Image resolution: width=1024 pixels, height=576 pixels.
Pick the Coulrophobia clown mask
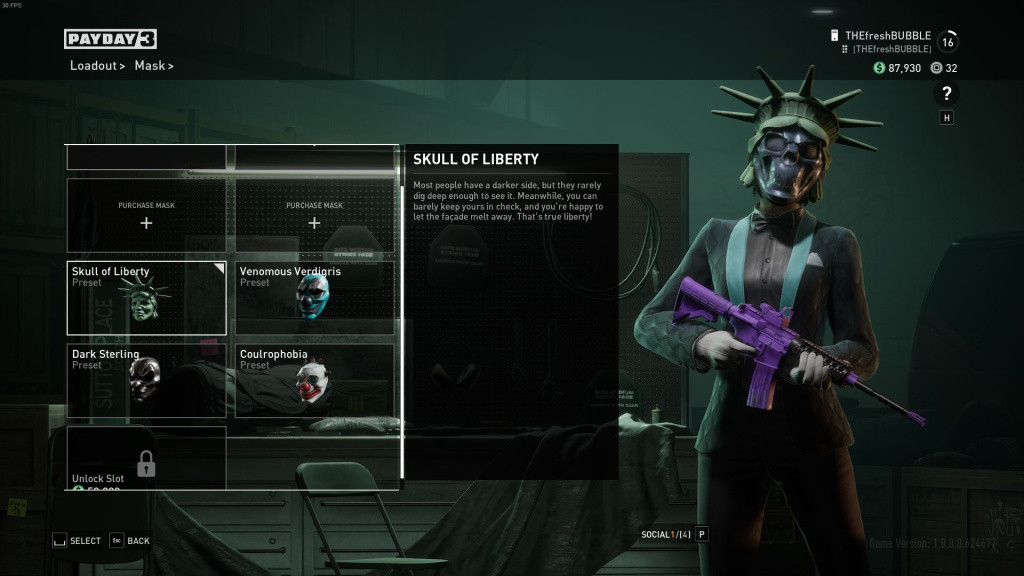click(314, 380)
